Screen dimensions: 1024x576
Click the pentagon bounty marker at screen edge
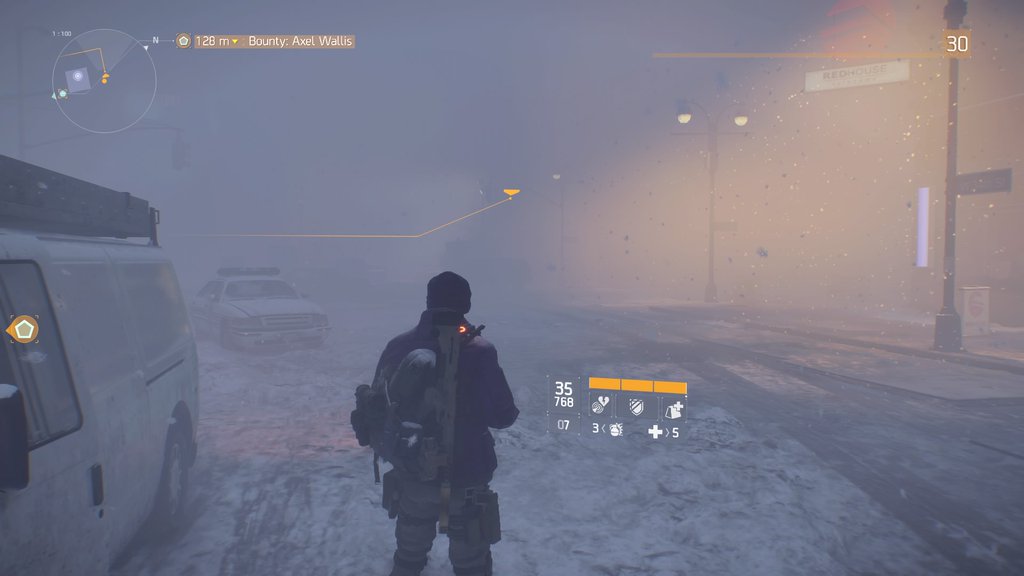pos(23,329)
